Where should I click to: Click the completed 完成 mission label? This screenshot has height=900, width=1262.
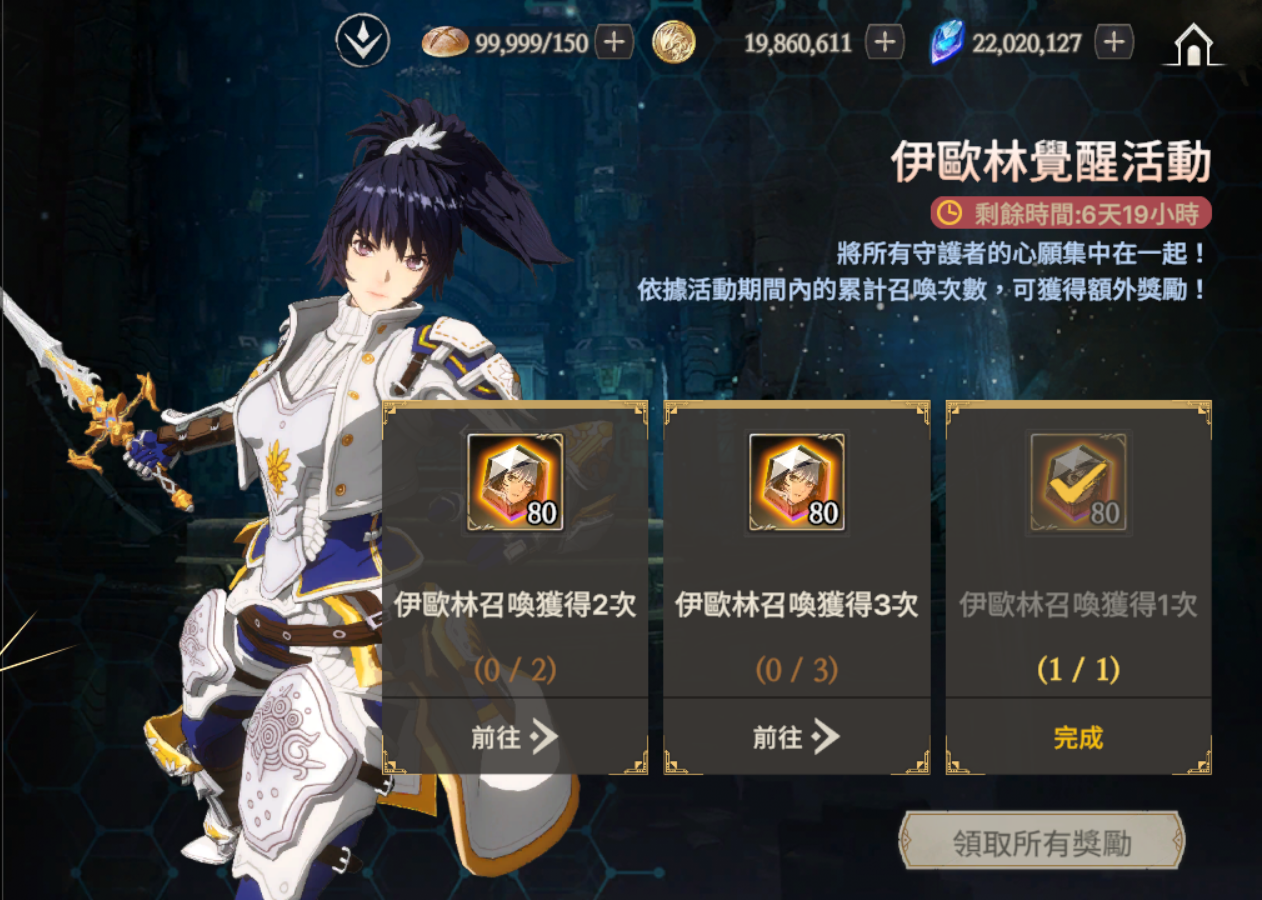pyautogui.click(x=1078, y=738)
